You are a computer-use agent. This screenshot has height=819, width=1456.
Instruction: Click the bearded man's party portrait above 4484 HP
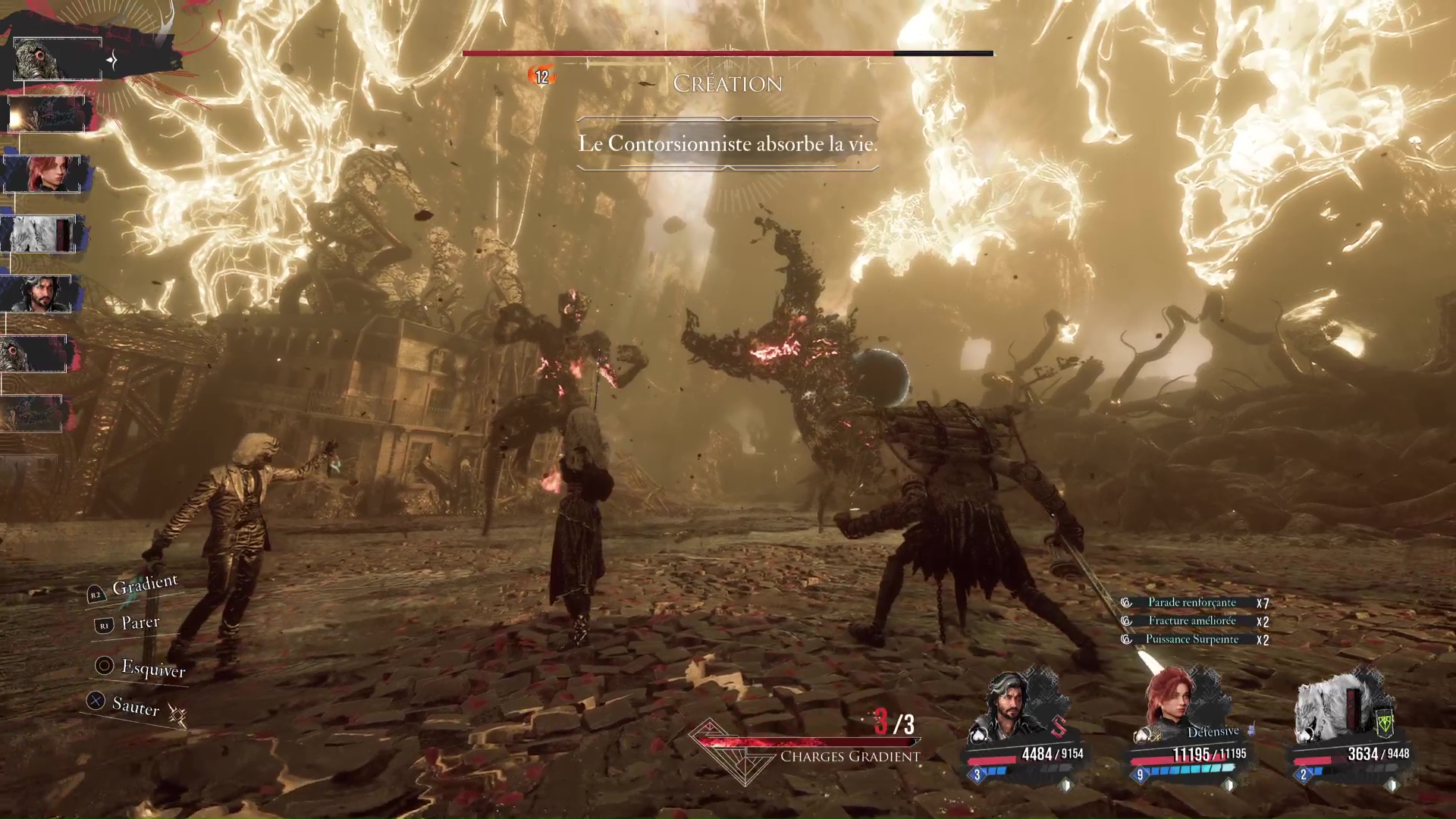[x=1010, y=709]
